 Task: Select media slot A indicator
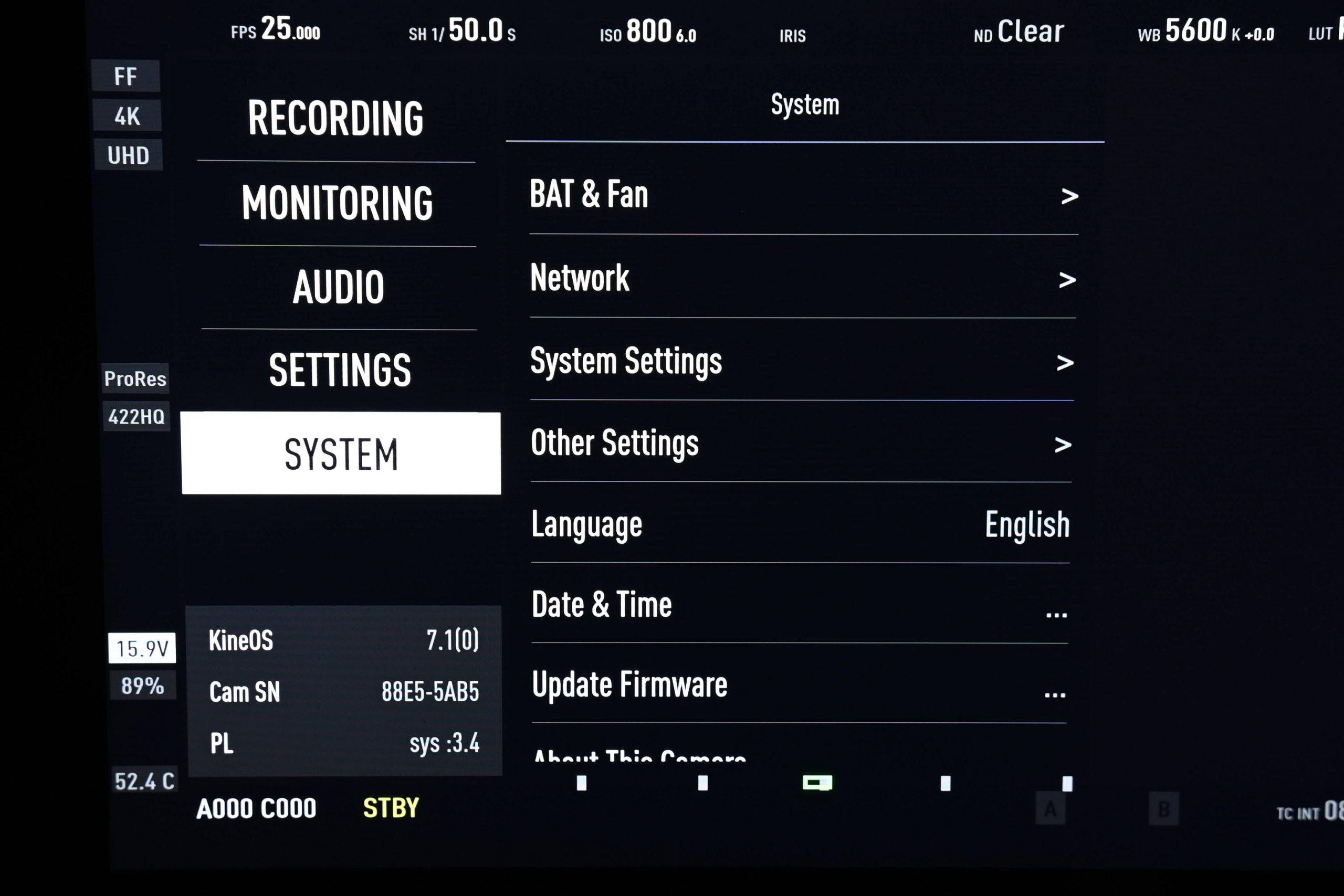pos(1049,808)
